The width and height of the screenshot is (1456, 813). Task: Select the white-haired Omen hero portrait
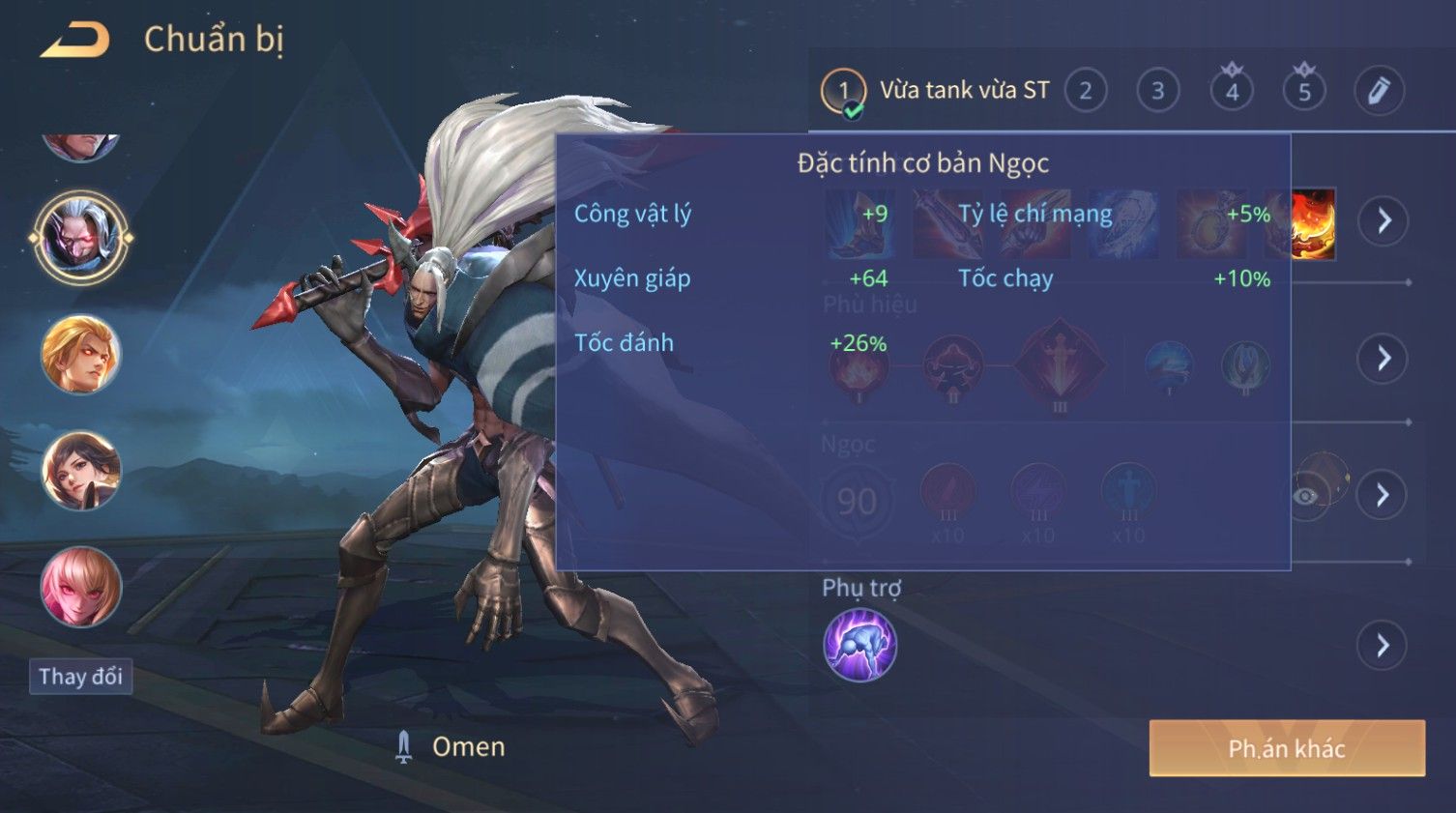(81, 237)
